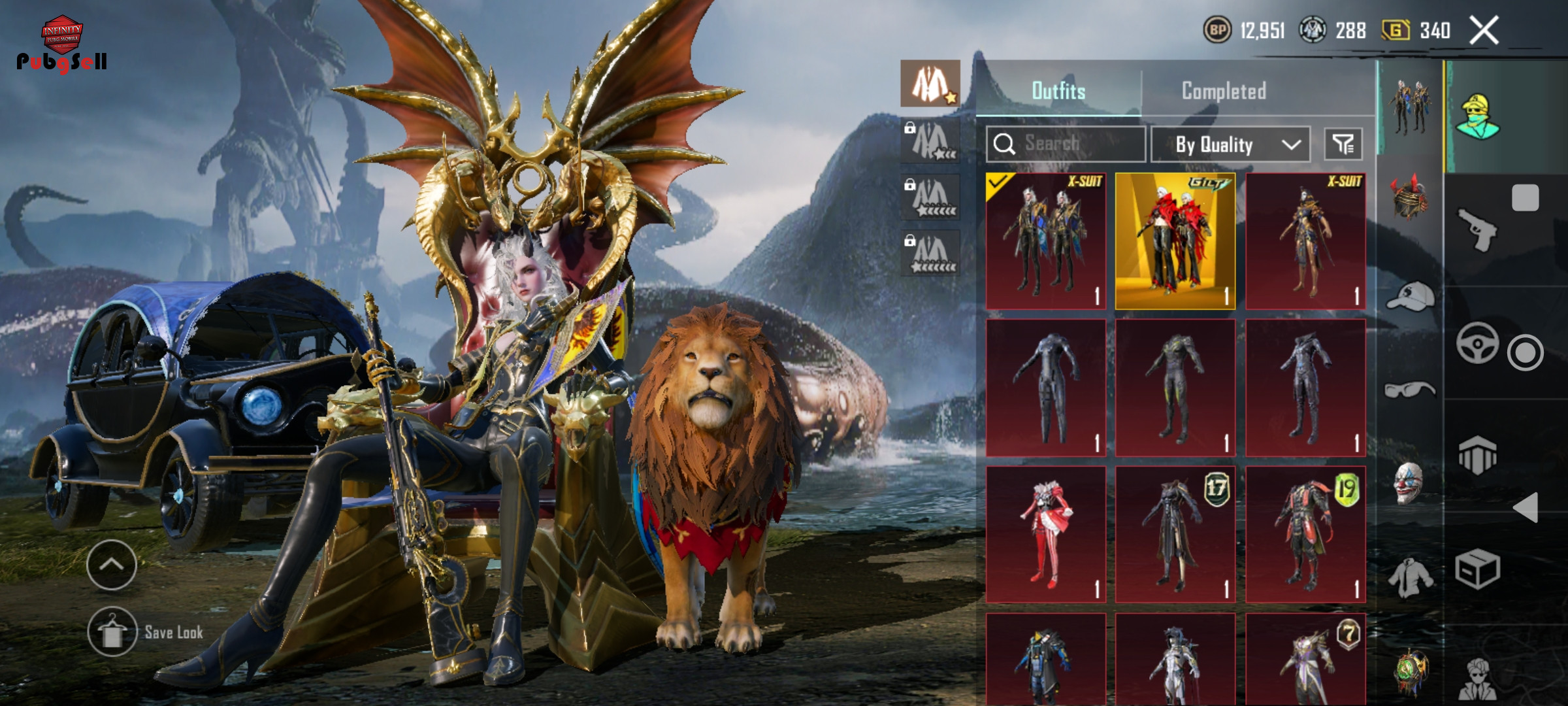The height and width of the screenshot is (706, 1568).
Task: Open the clown mask category
Action: pos(1409,483)
